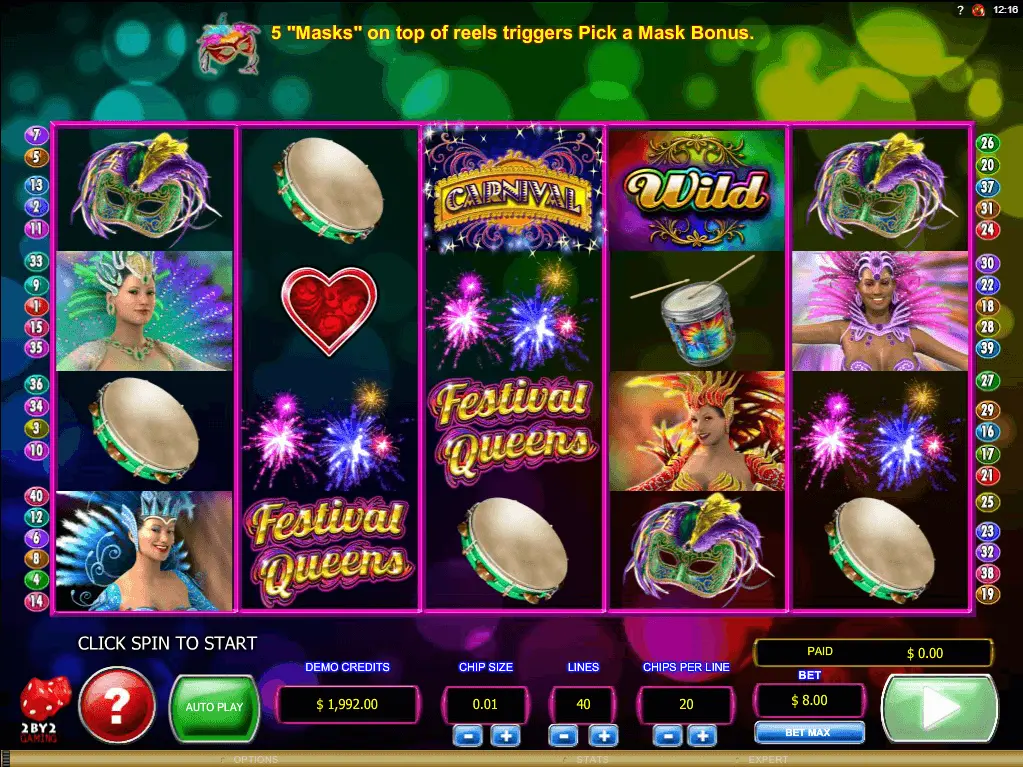Highlight payline 19 marker
The width and height of the screenshot is (1023, 767).
[x=987, y=595]
